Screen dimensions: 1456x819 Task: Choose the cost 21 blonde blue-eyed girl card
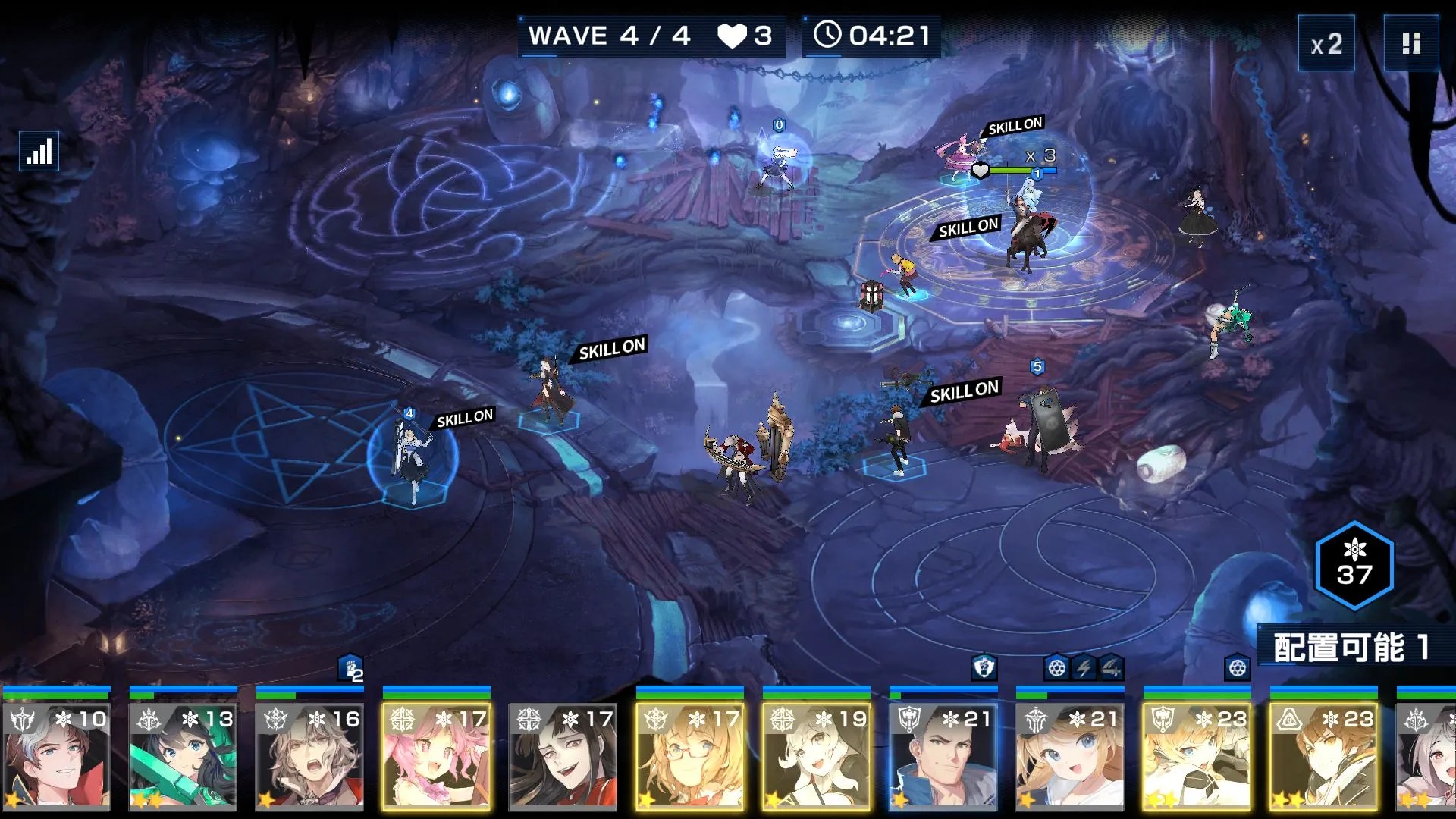[x=1070, y=755]
